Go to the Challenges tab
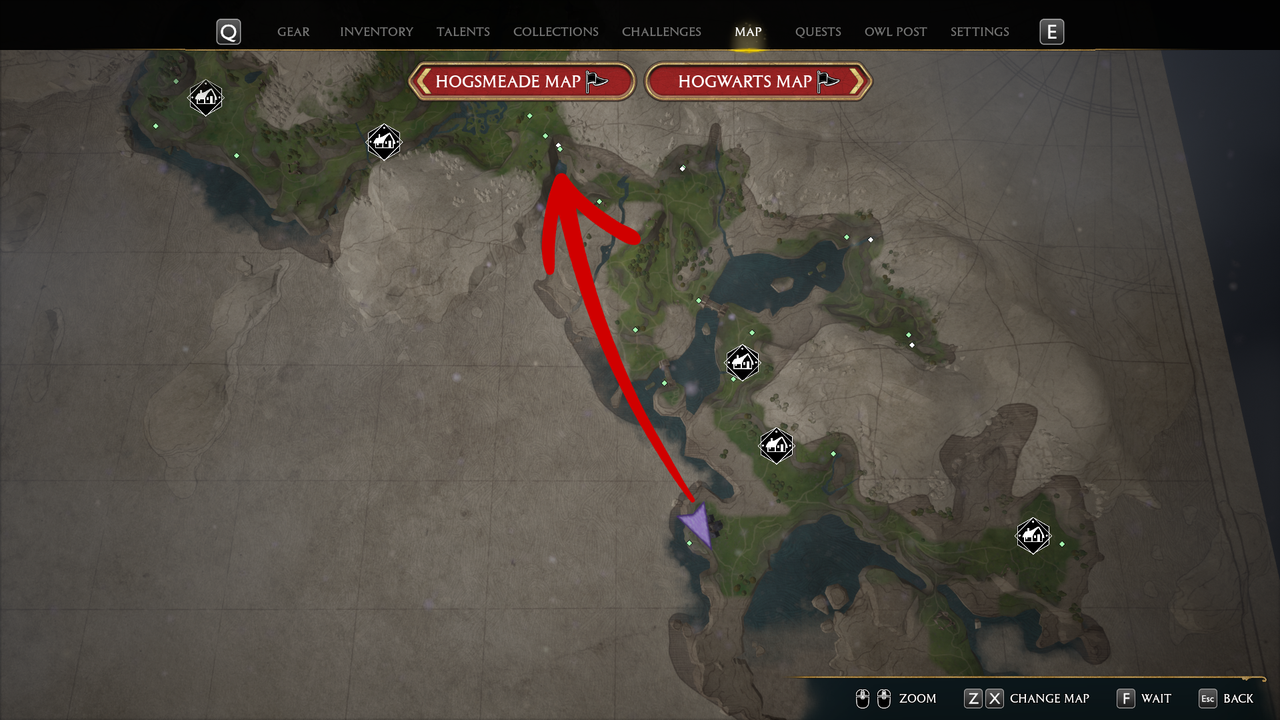Screen dimensions: 1280x720 [661, 31]
